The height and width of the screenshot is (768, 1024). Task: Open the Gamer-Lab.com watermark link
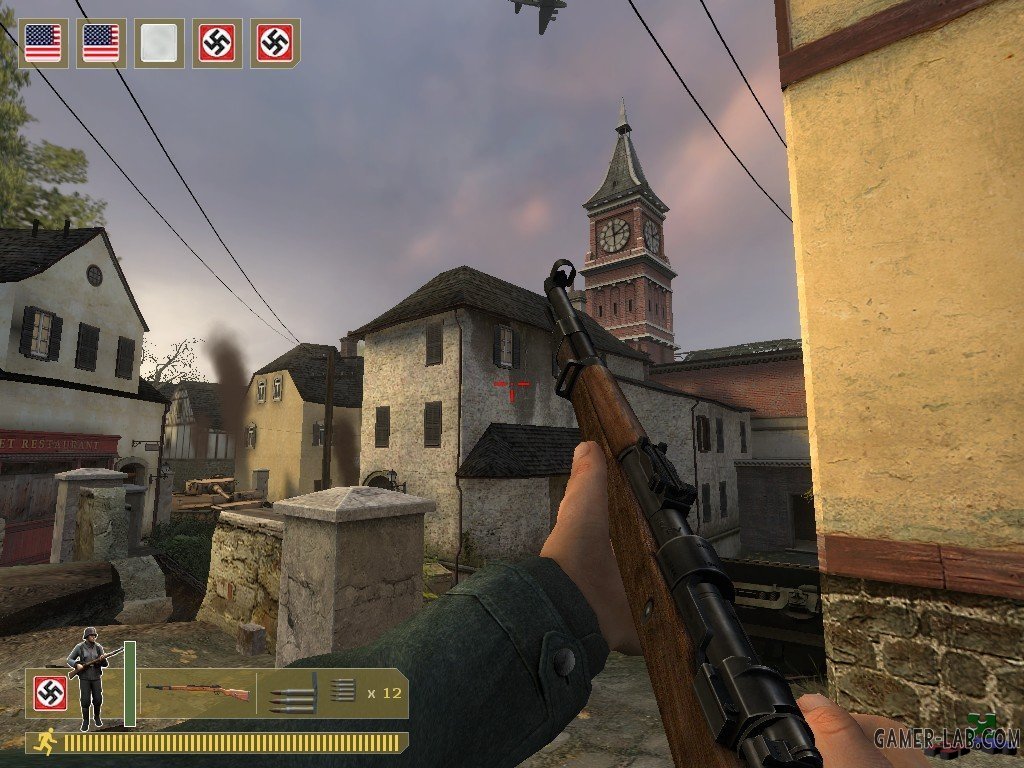click(x=946, y=738)
